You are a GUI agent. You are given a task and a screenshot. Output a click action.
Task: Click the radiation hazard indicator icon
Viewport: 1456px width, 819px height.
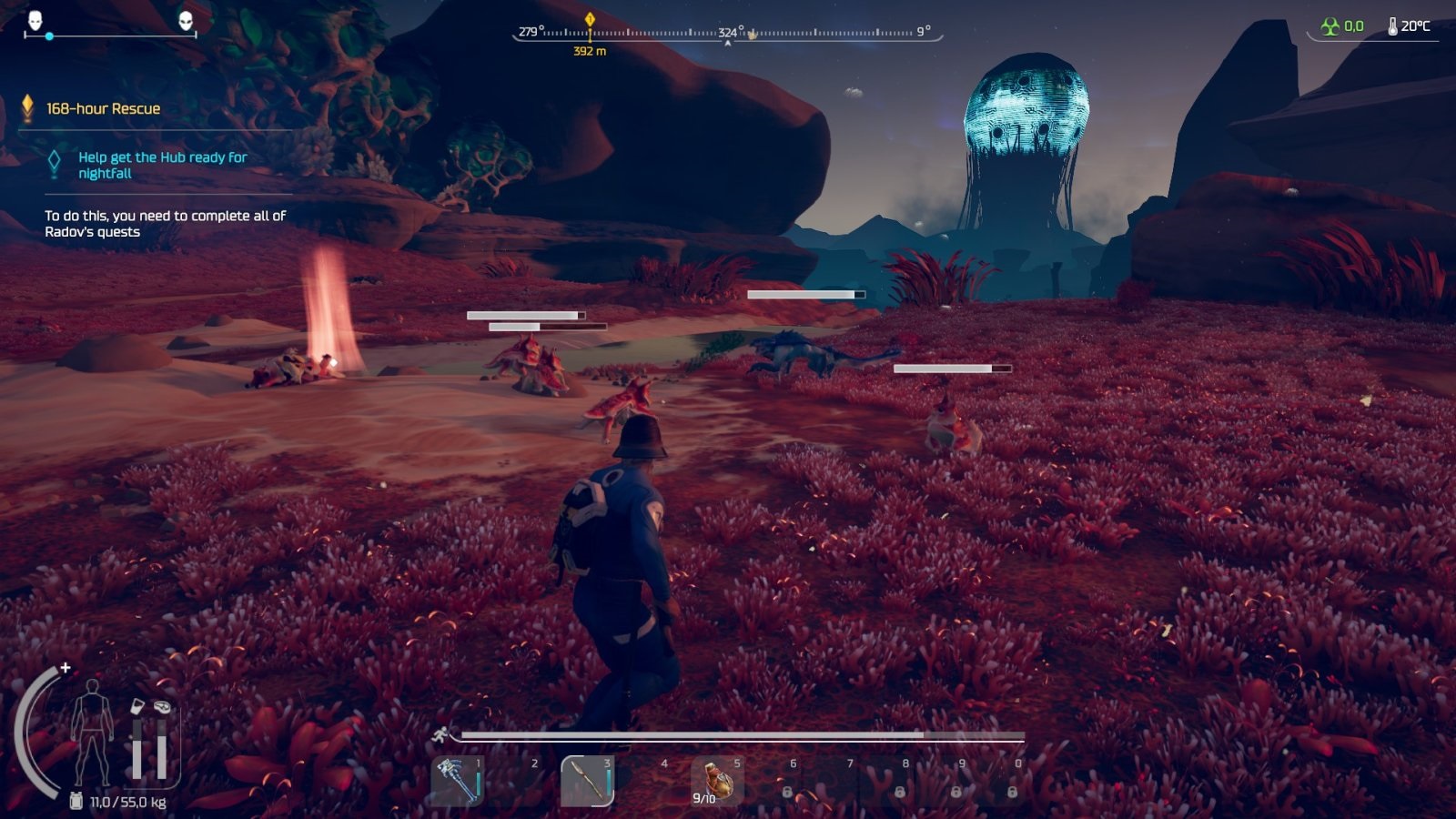coord(1330,26)
